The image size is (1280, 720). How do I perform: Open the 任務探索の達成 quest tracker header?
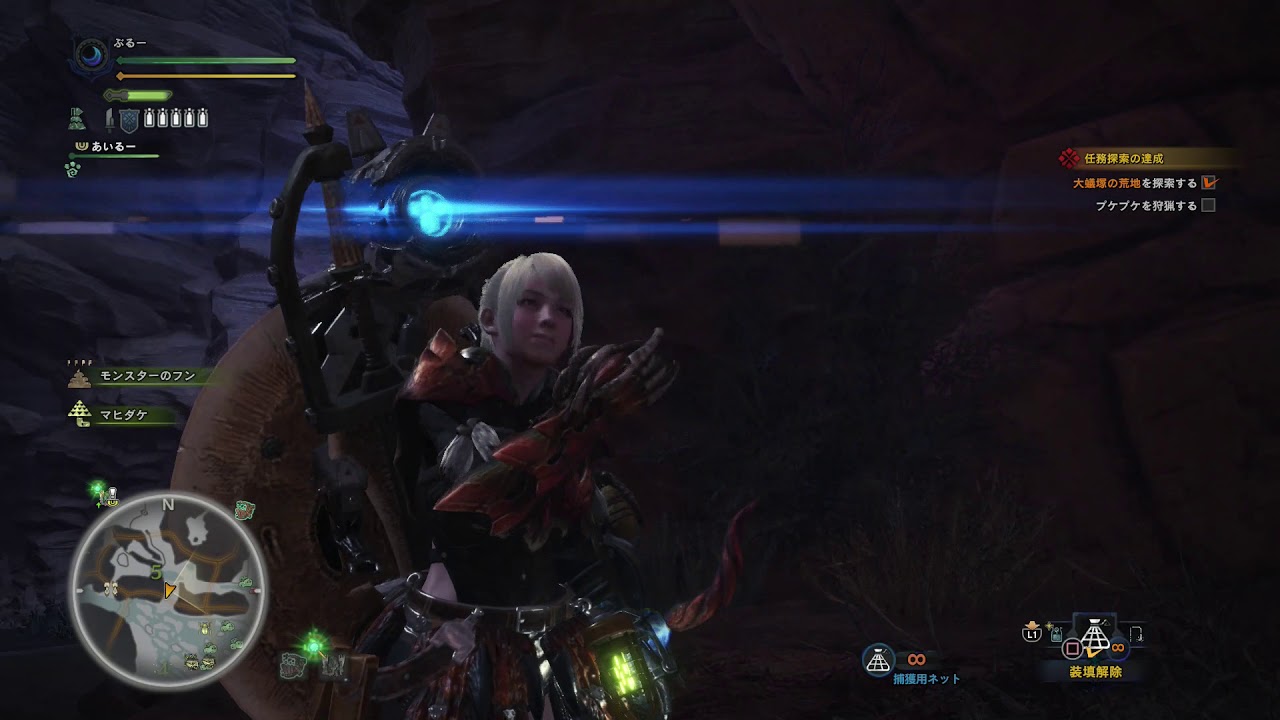click(1124, 158)
